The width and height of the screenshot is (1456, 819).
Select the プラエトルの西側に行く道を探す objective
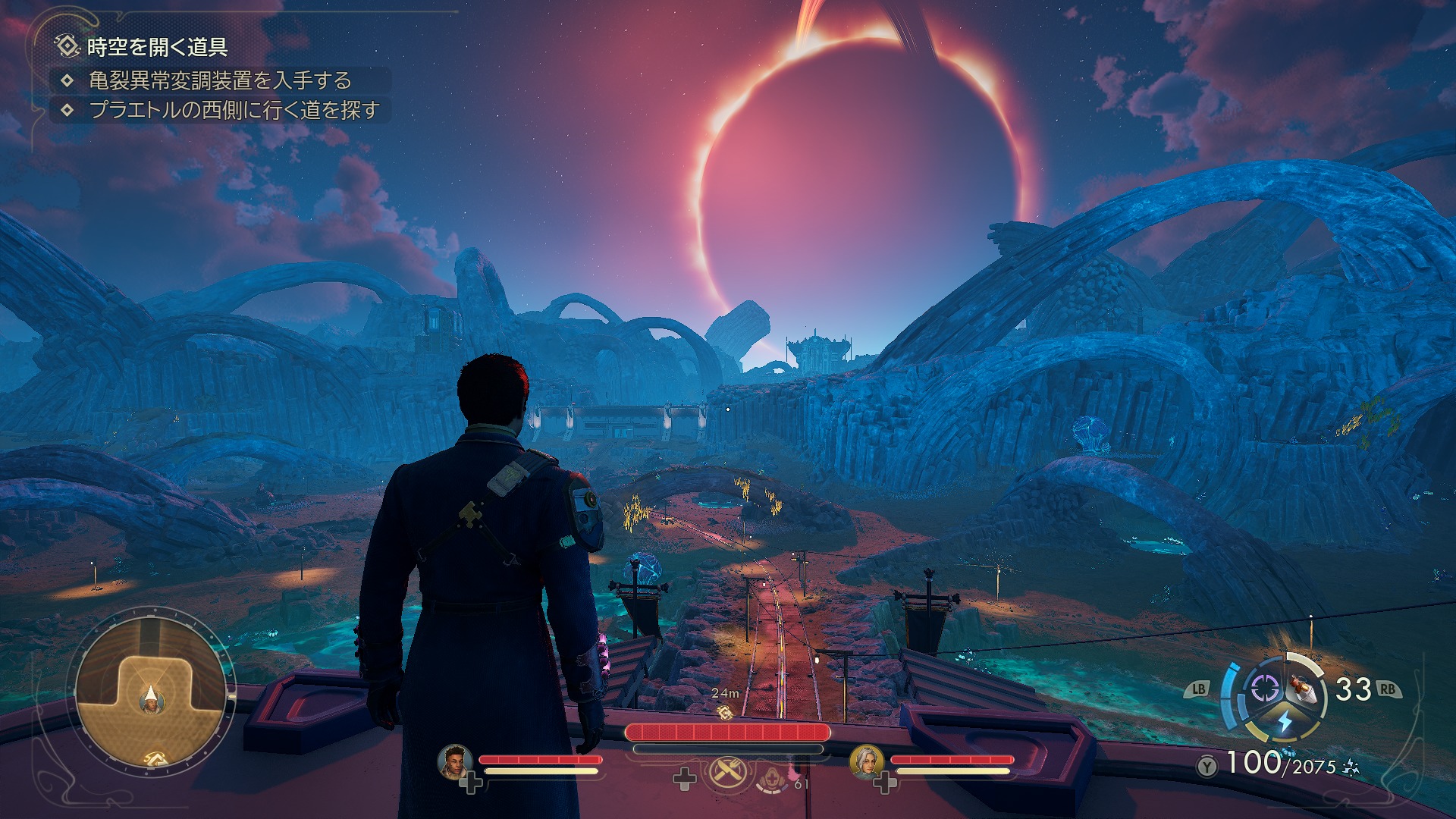(x=234, y=110)
